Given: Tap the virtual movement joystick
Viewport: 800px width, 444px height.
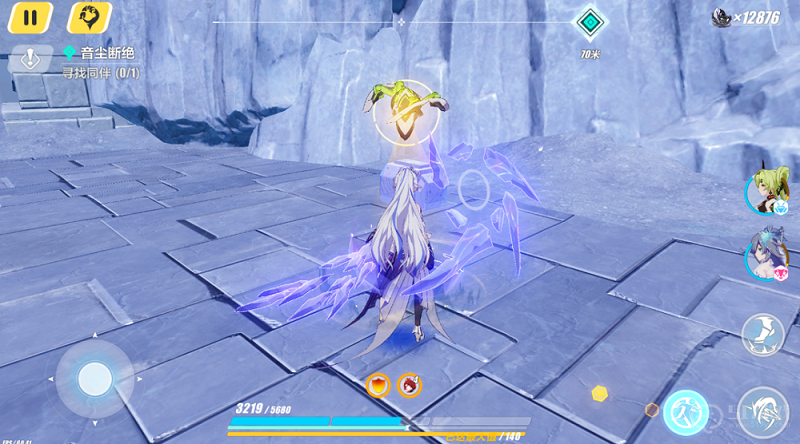Looking at the screenshot, I should [x=95, y=378].
